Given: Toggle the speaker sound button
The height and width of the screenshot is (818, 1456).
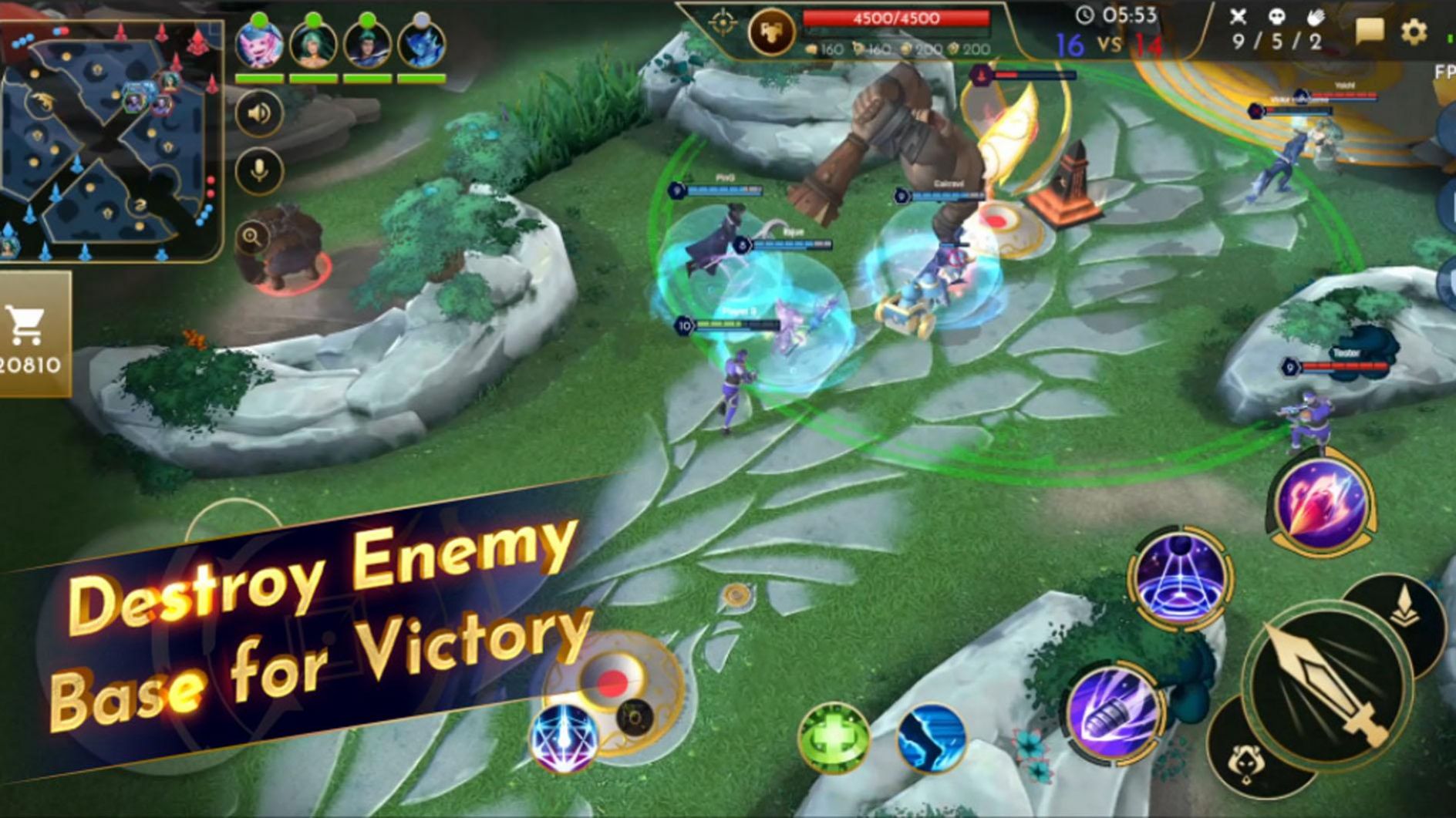Looking at the screenshot, I should point(259,113).
